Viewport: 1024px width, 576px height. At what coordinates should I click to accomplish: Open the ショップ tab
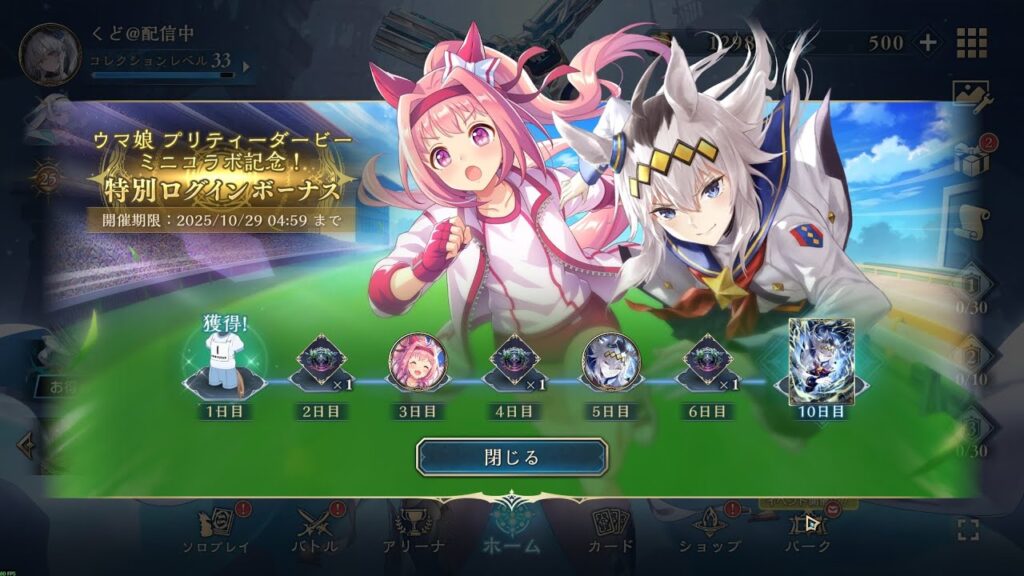709,531
